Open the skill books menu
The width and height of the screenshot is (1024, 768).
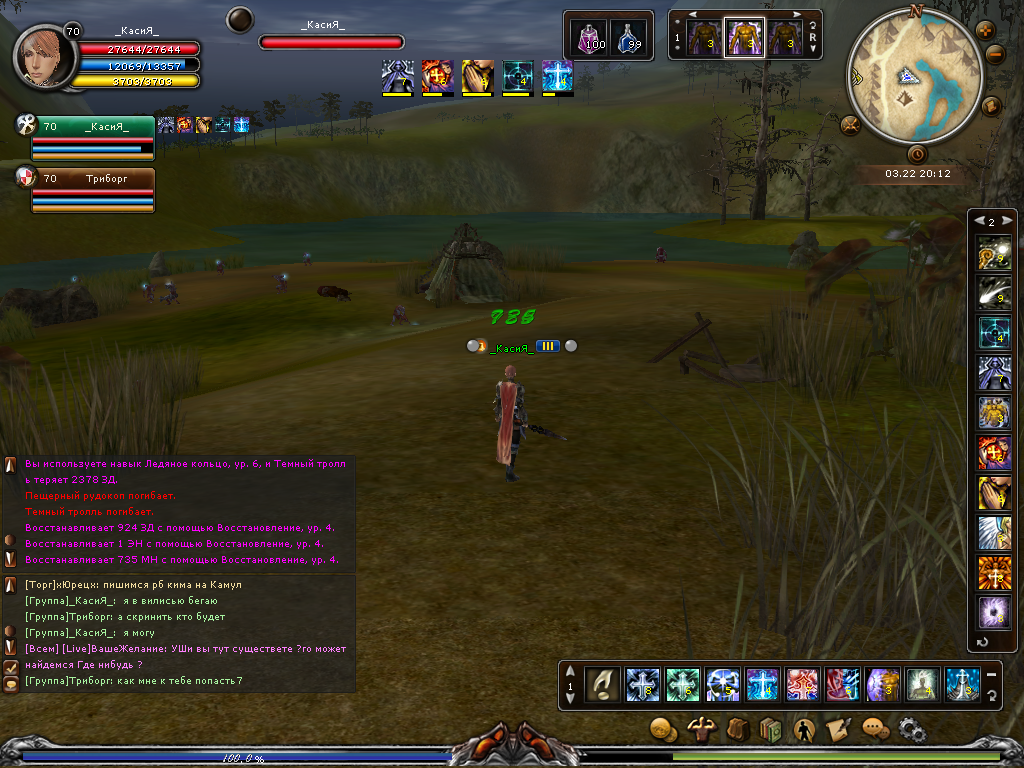point(770,730)
